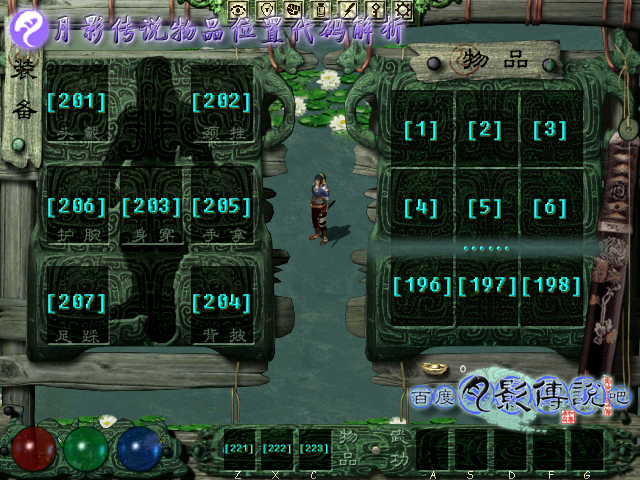Select quick-item slot [221] above Z
Viewport: 640px width, 480px height.
[x=239, y=449]
